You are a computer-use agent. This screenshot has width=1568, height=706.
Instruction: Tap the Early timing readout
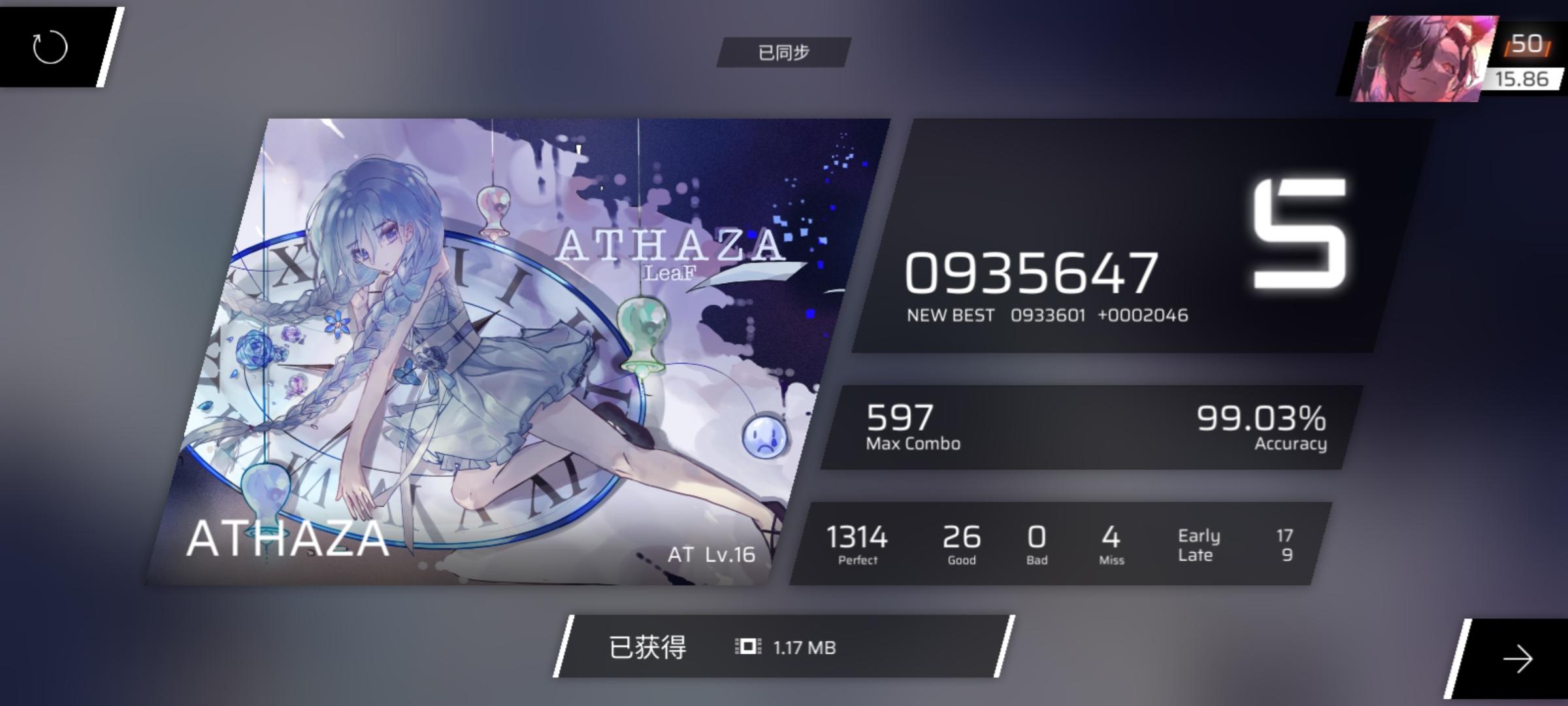coord(1198,536)
